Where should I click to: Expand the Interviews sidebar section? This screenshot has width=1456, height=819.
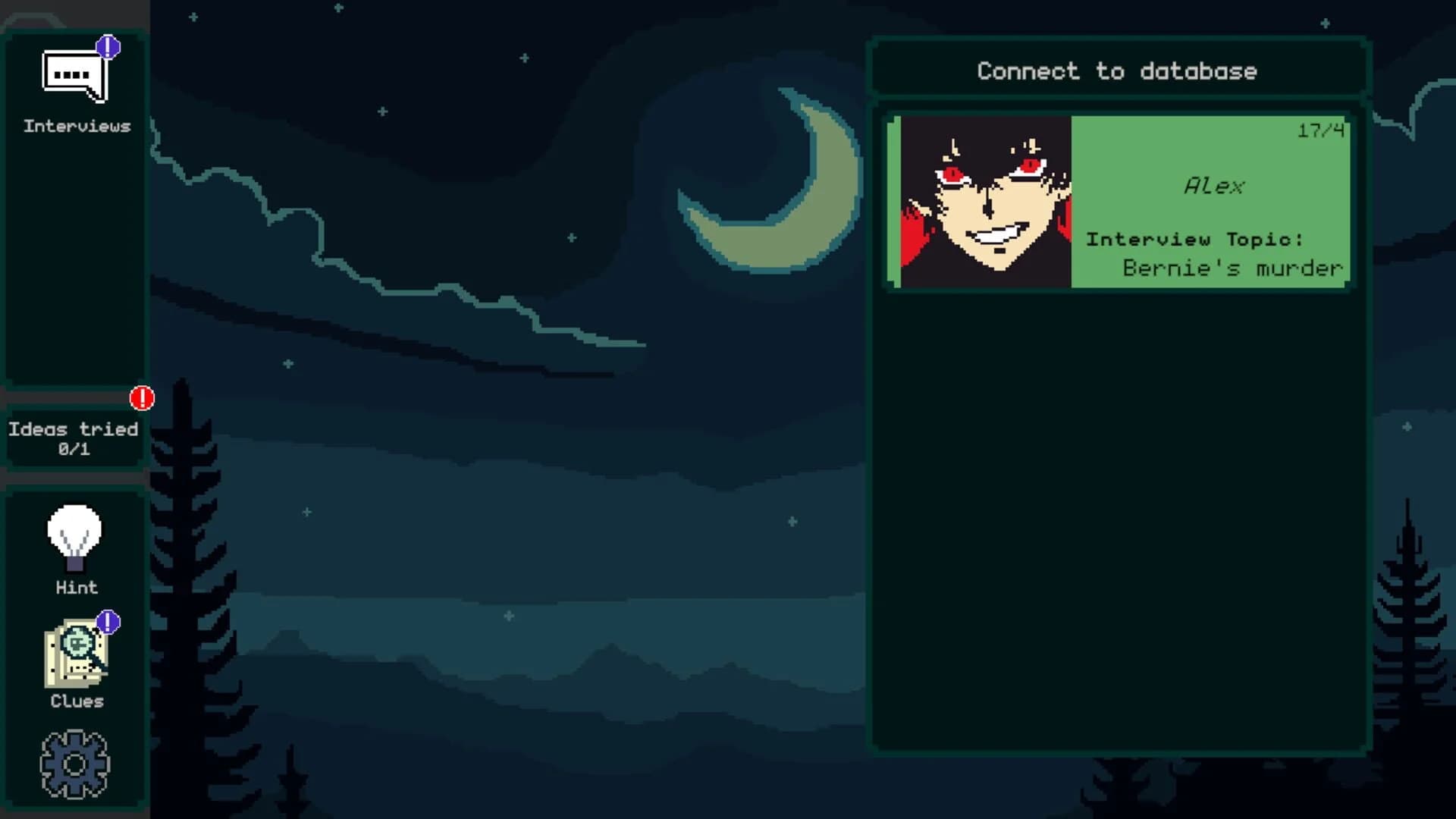point(76,125)
